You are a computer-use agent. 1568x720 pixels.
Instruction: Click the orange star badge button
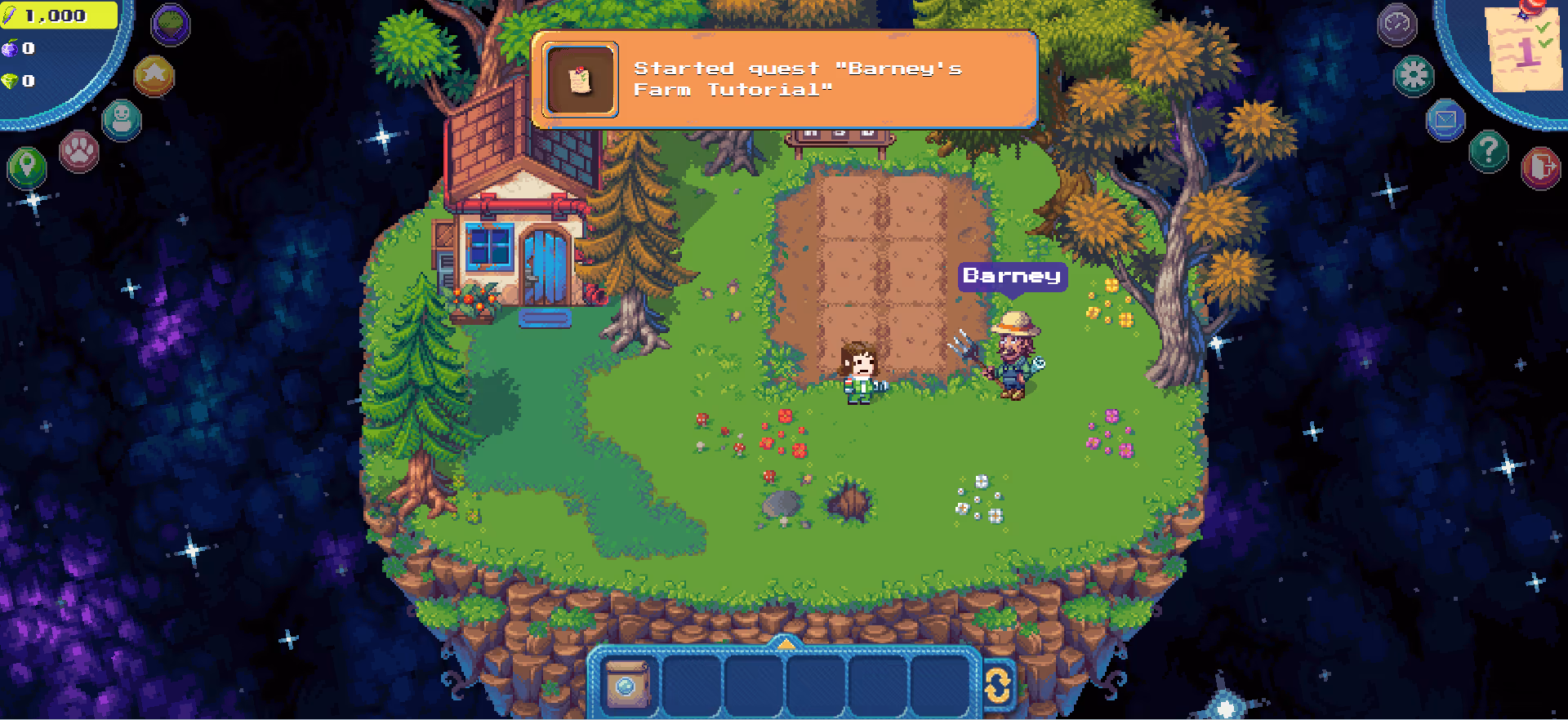pos(154,76)
